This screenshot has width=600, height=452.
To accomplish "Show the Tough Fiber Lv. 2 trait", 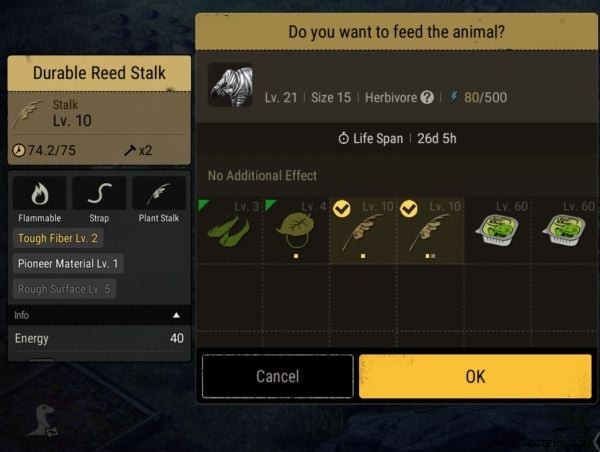I will pos(58,238).
